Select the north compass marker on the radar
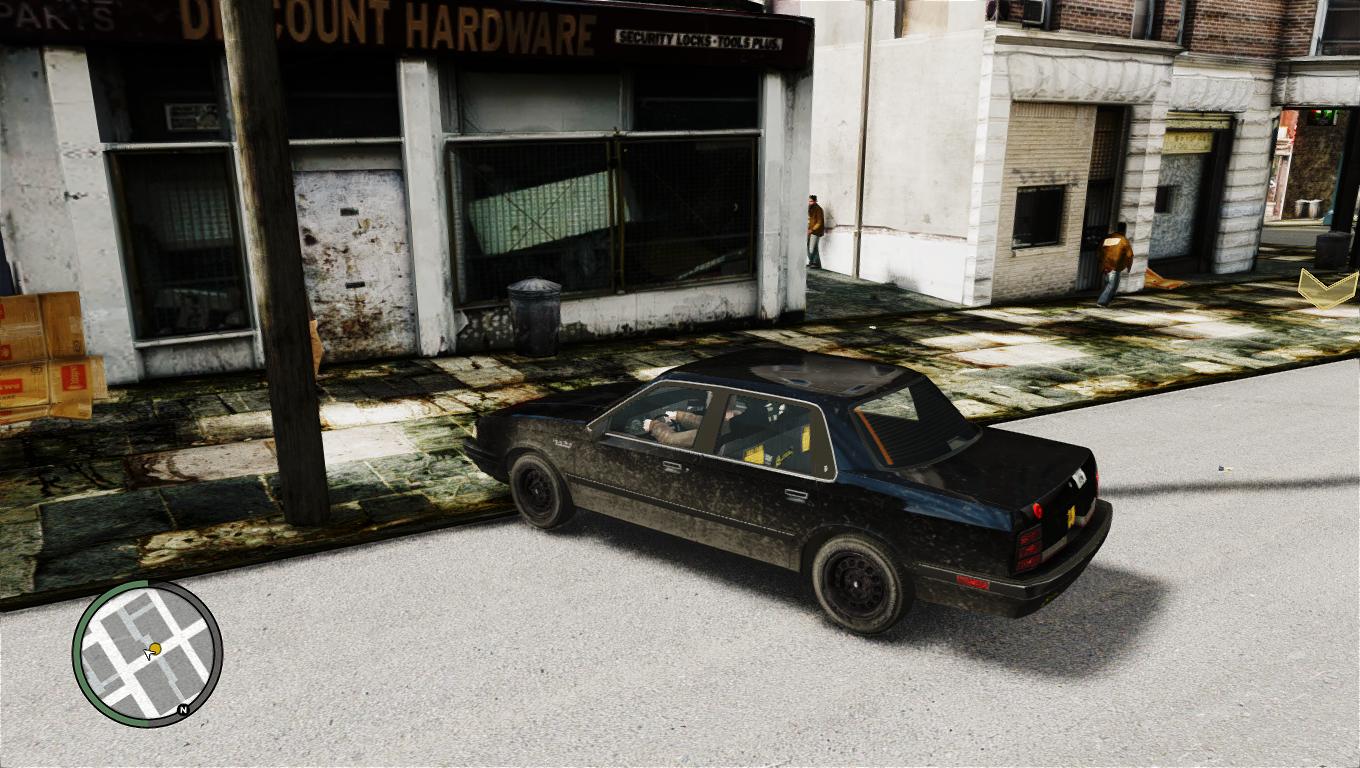The width and height of the screenshot is (1360, 768). (x=183, y=710)
